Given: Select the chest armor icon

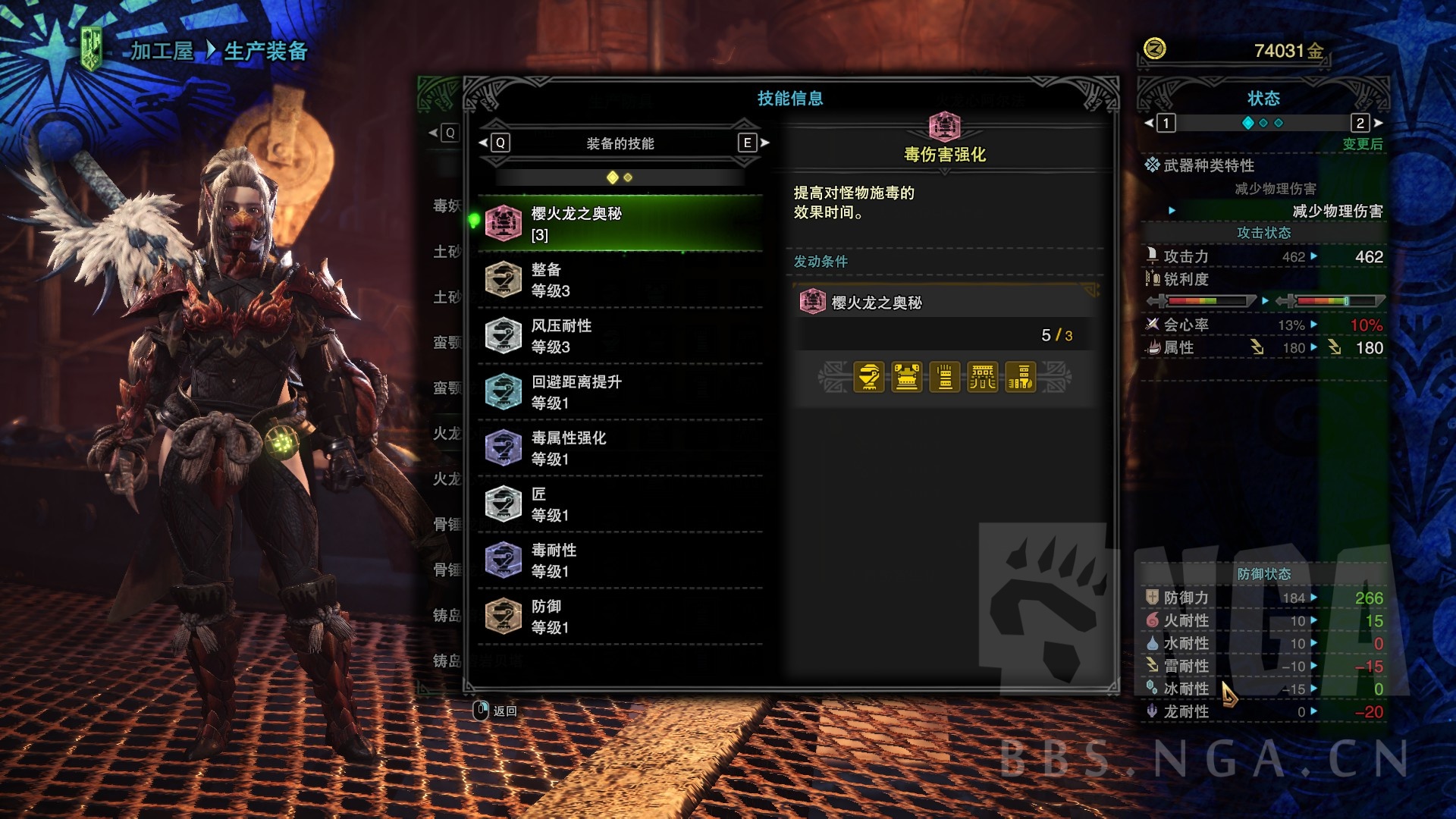Looking at the screenshot, I should [906, 378].
